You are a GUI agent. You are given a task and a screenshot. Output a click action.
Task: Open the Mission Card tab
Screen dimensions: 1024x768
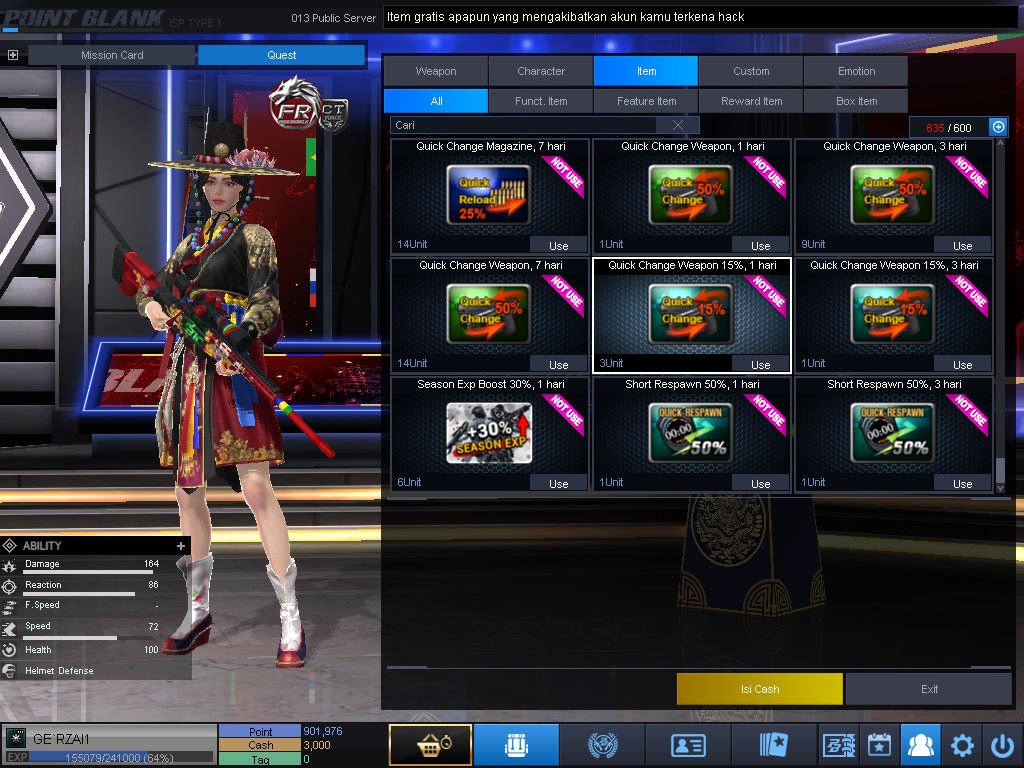click(112, 55)
